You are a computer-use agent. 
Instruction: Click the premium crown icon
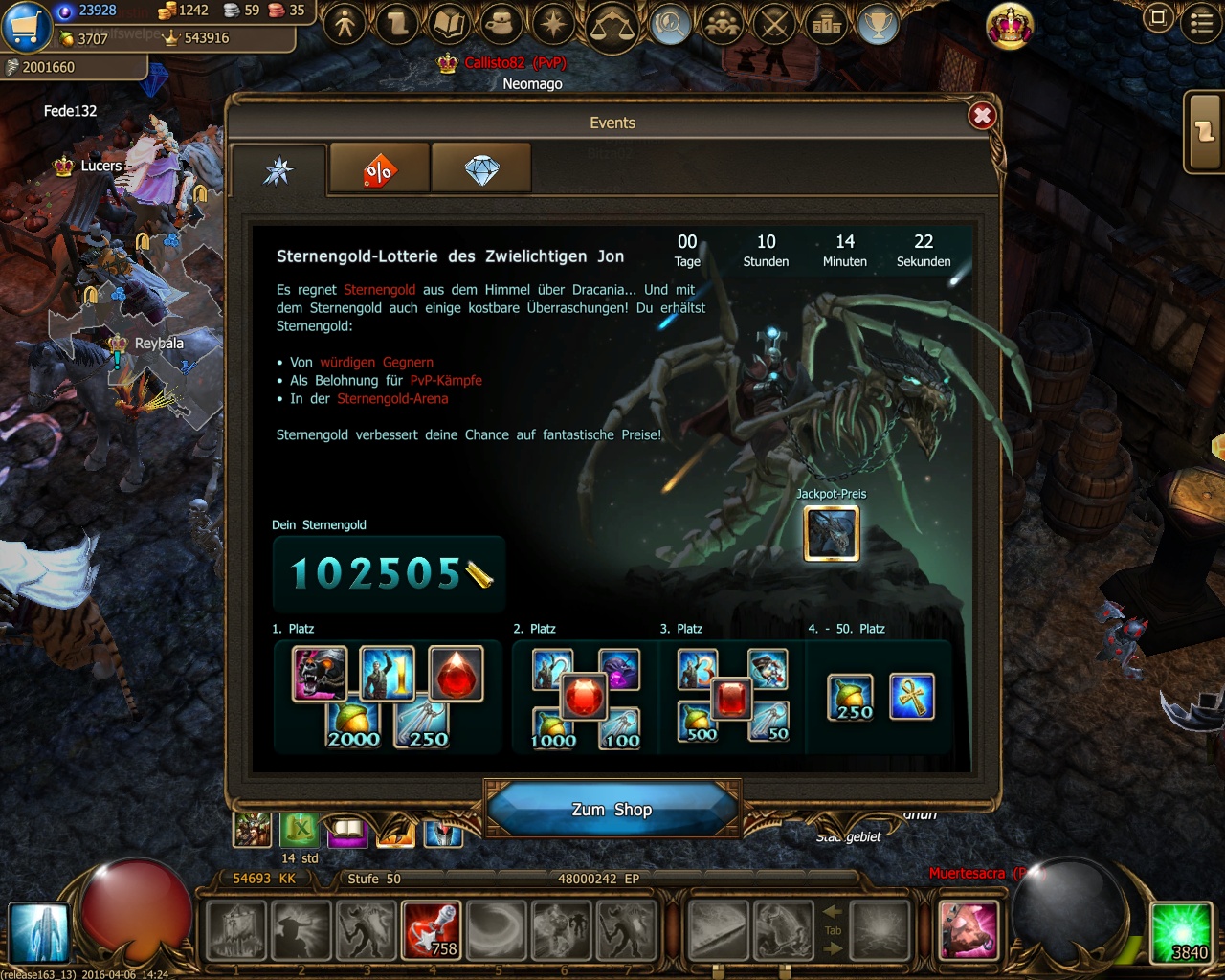(x=1009, y=26)
